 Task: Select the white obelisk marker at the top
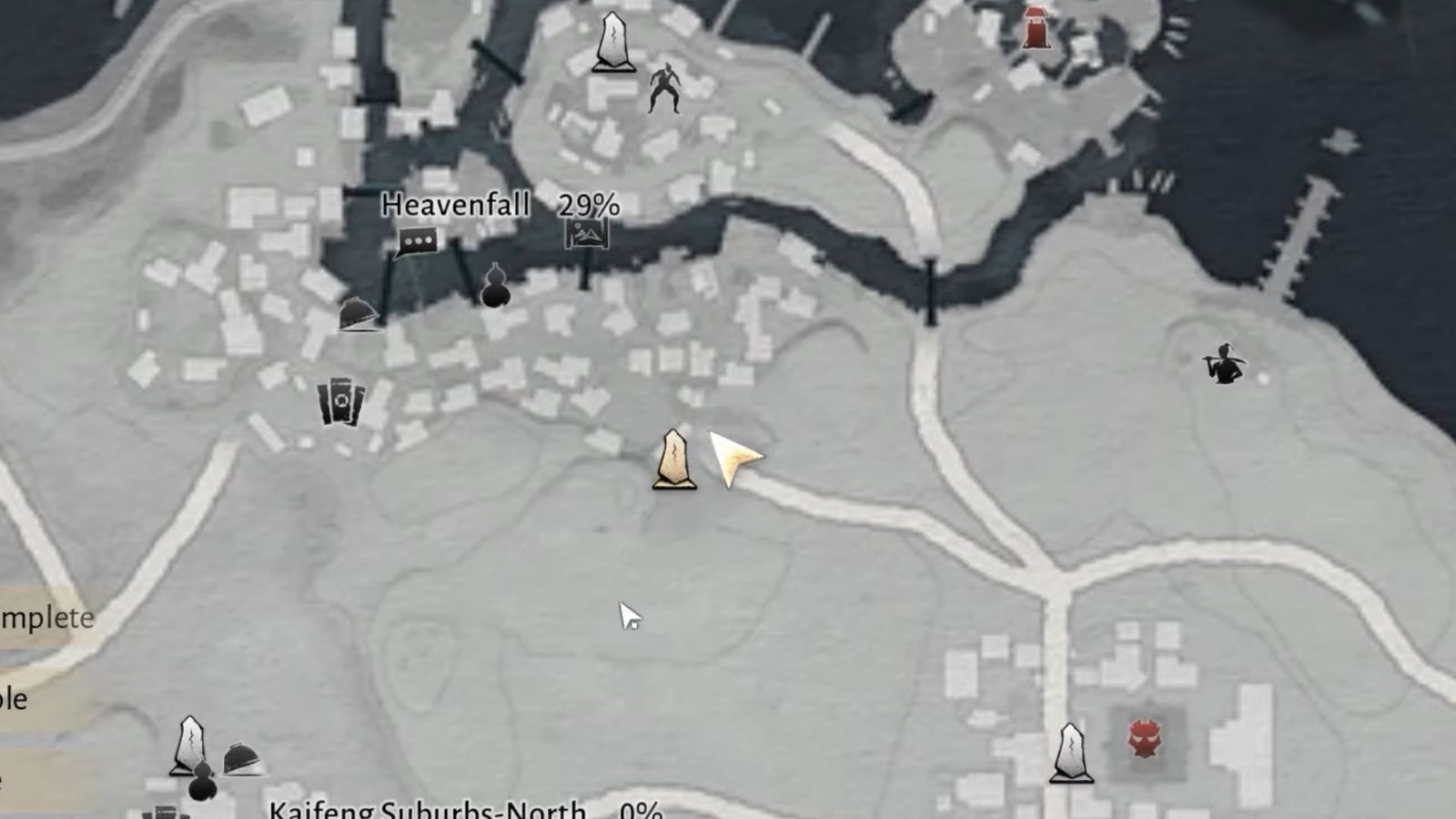tap(612, 41)
